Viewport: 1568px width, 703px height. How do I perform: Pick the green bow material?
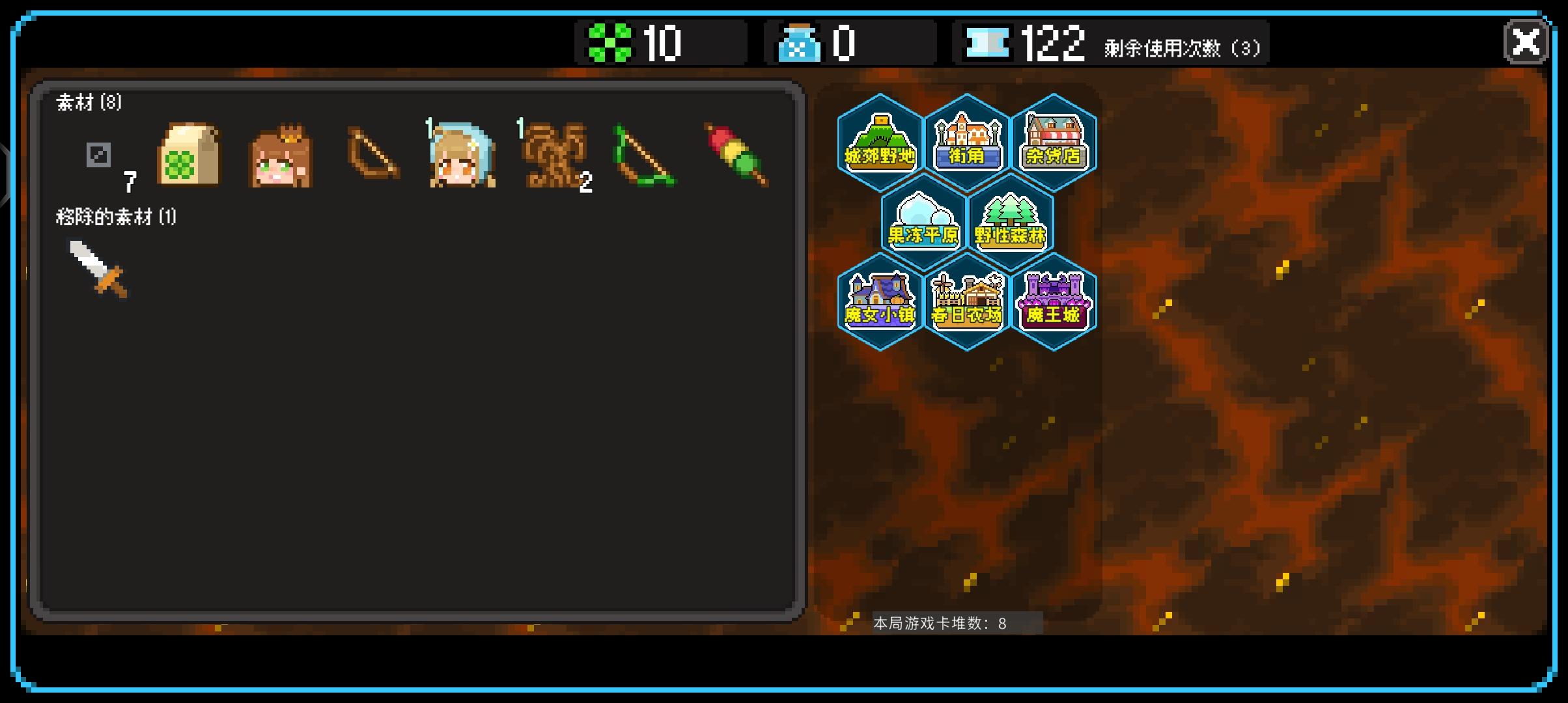click(x=648, y=156)
